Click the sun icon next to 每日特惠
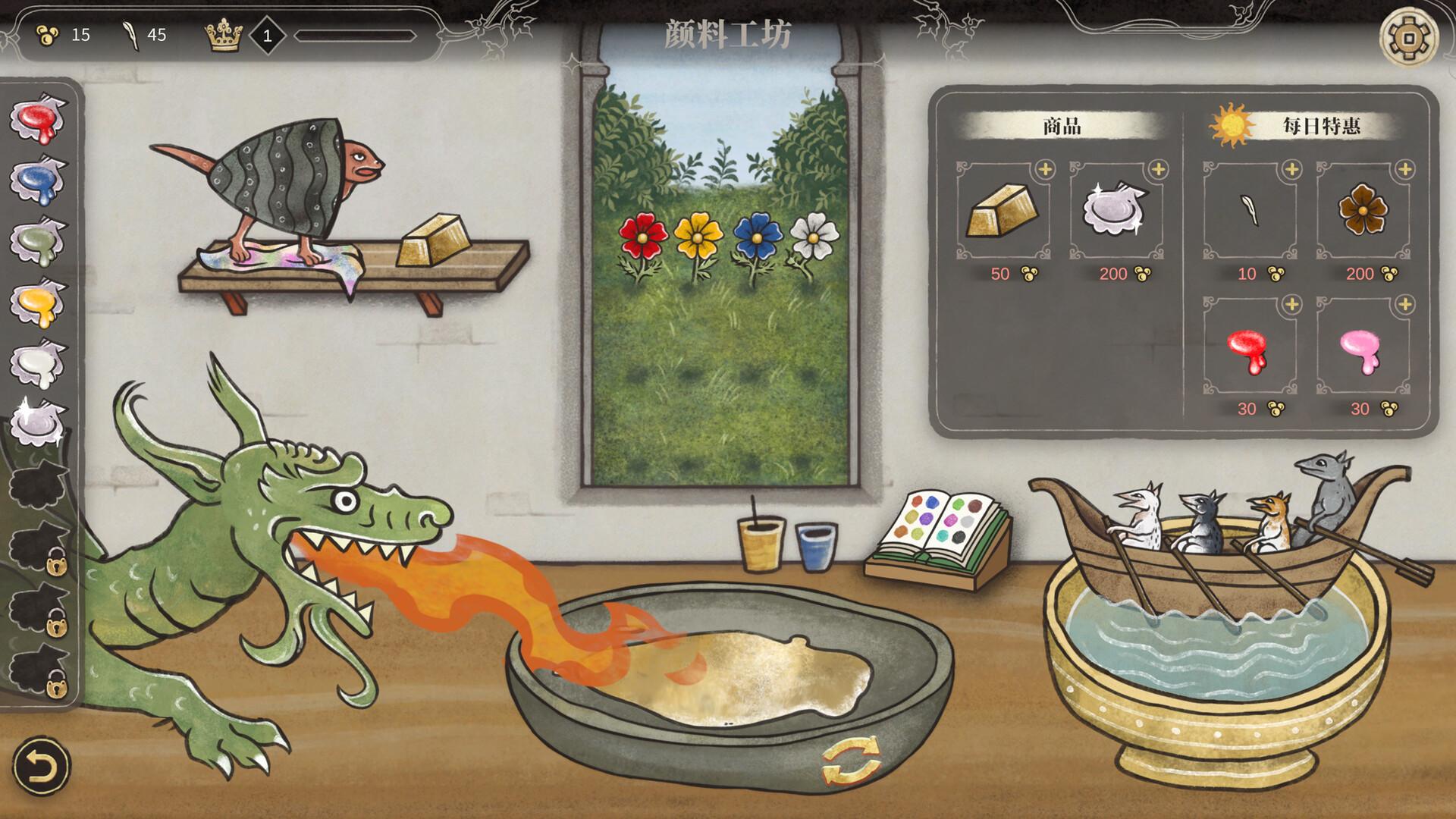Screen dimensions: 1456x819 pyautogui.click(x=1232, y=125)
